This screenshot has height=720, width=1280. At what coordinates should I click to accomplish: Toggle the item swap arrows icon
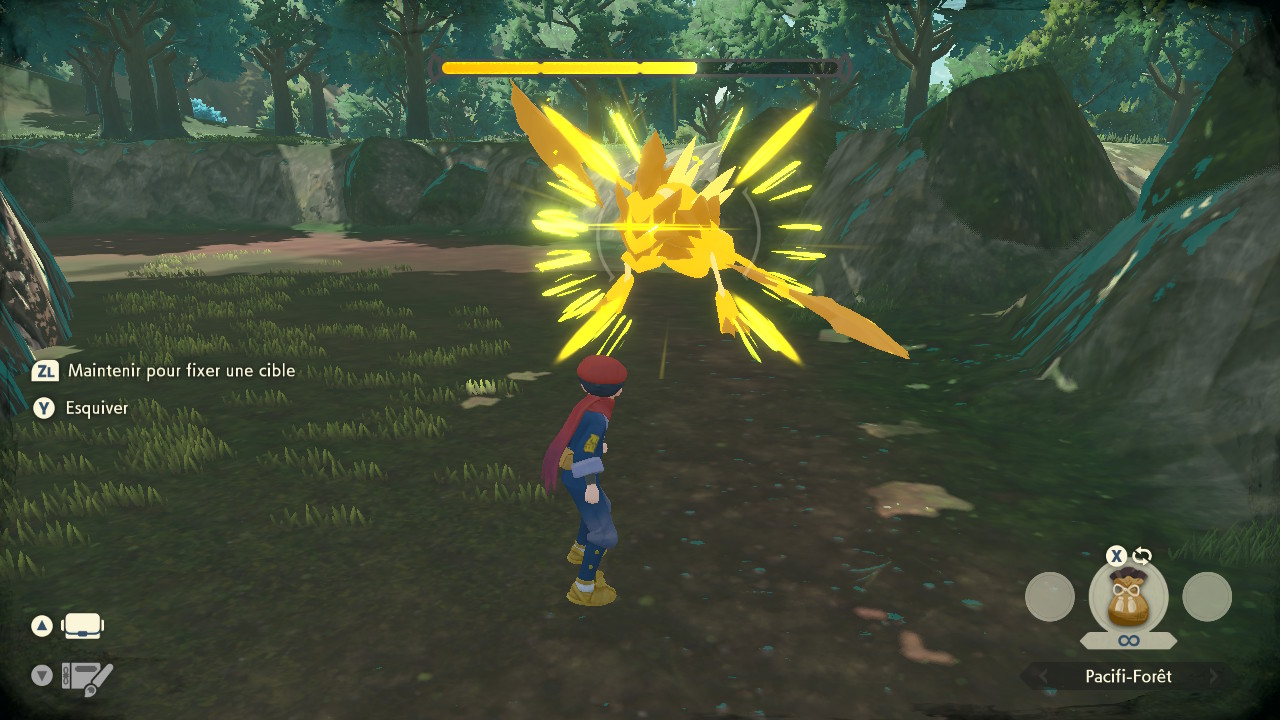pyautogui.click(x=1142, y=556)
